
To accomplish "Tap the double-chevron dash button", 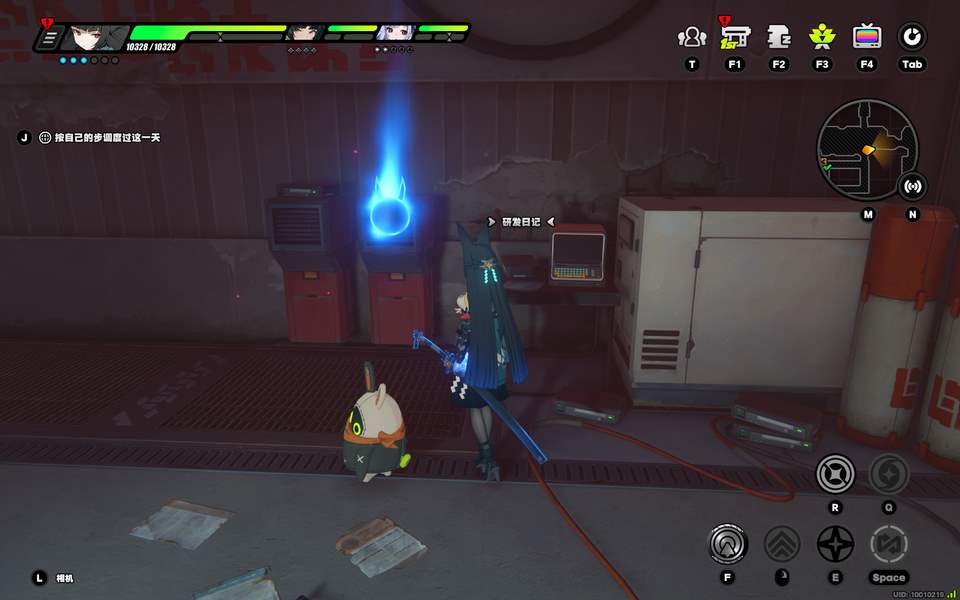I will tap(782, 544).
